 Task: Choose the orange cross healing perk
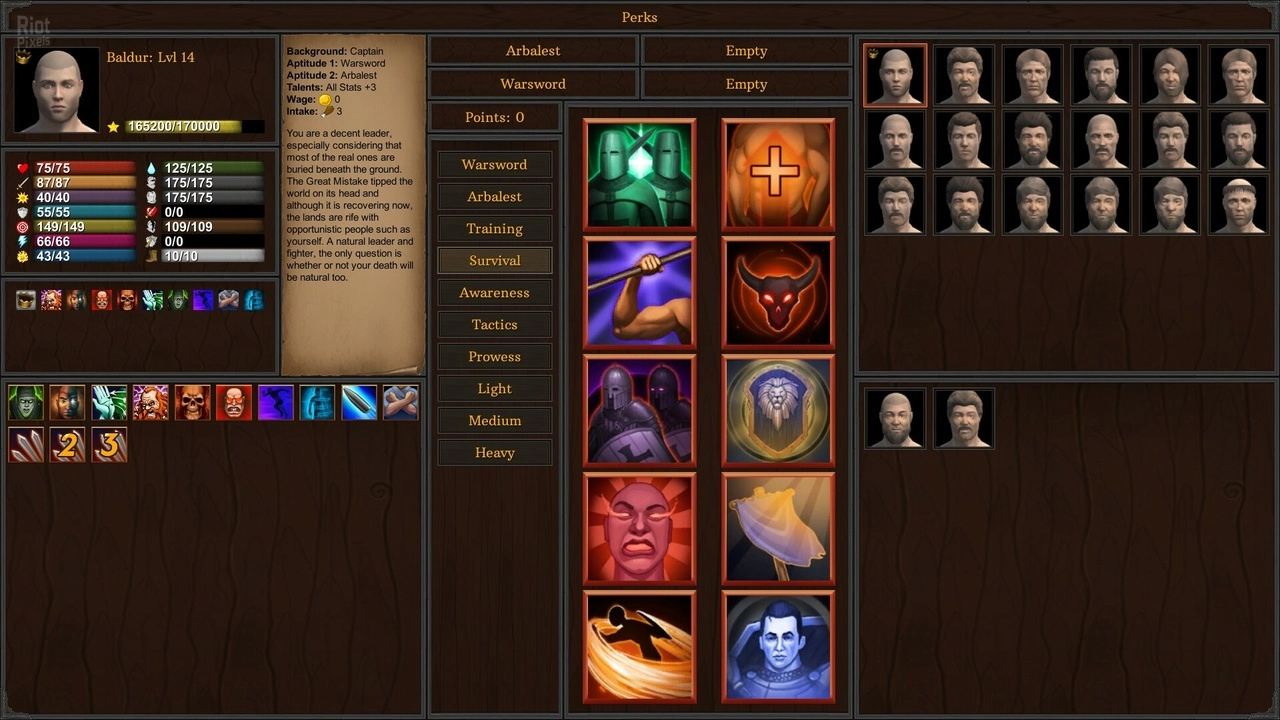coord(778,175)
